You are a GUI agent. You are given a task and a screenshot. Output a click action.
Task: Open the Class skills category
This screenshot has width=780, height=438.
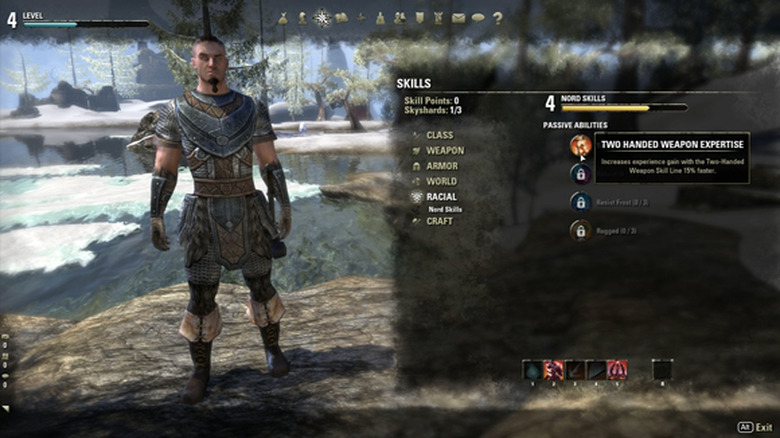[439, 135]
